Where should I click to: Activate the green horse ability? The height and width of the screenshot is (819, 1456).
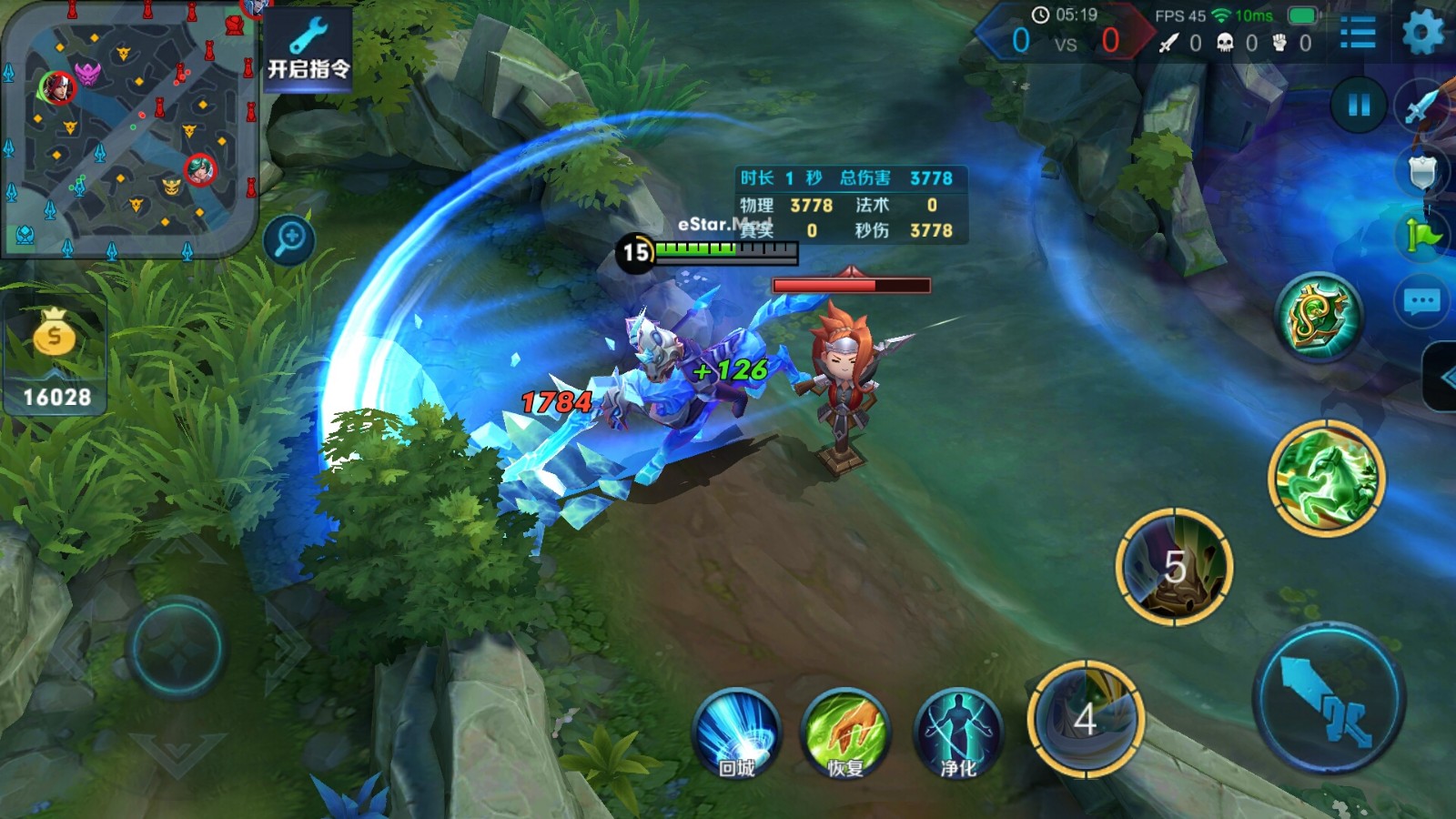(1326, 478)
